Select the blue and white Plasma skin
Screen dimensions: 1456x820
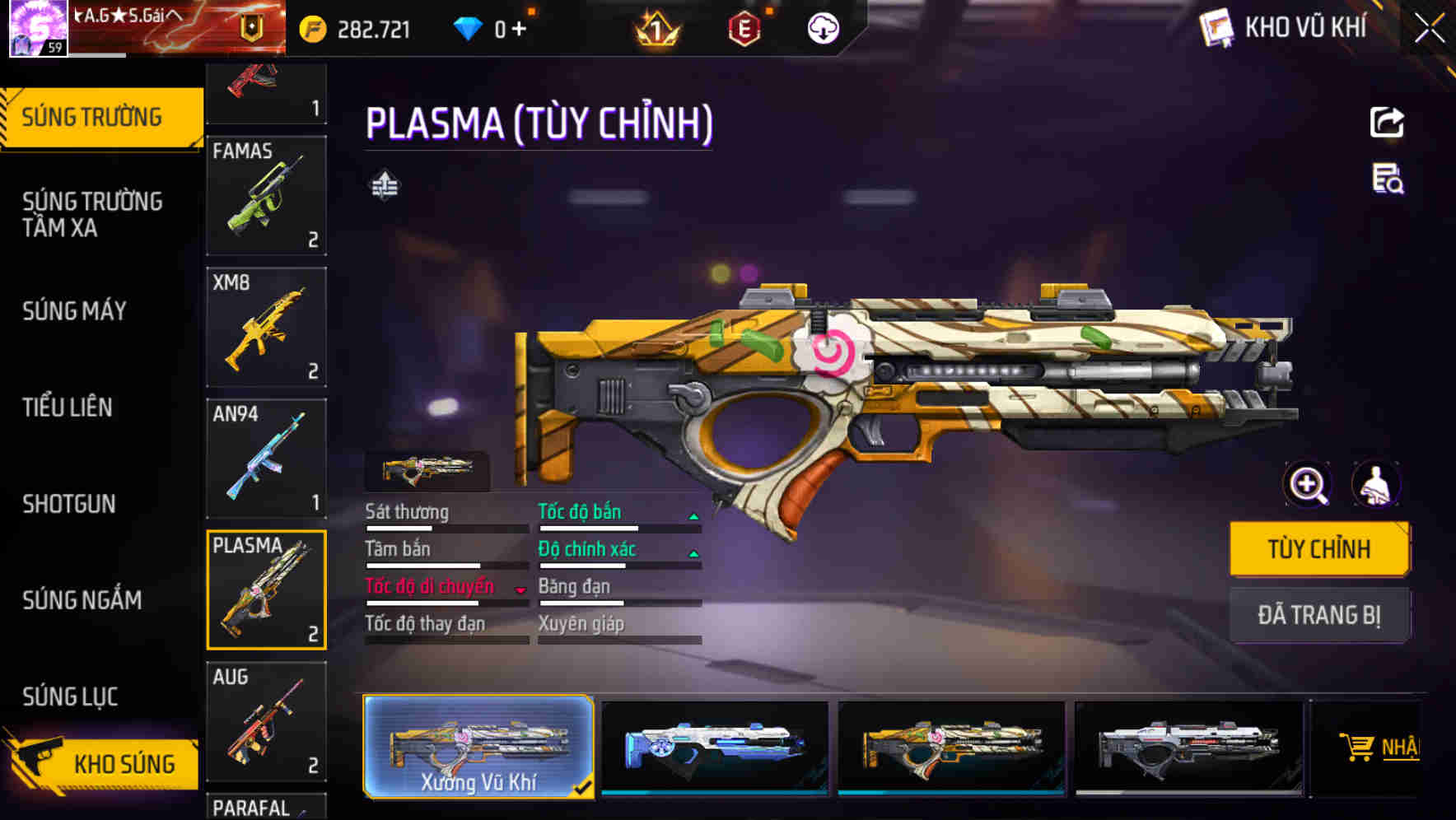tap(714, 747)
